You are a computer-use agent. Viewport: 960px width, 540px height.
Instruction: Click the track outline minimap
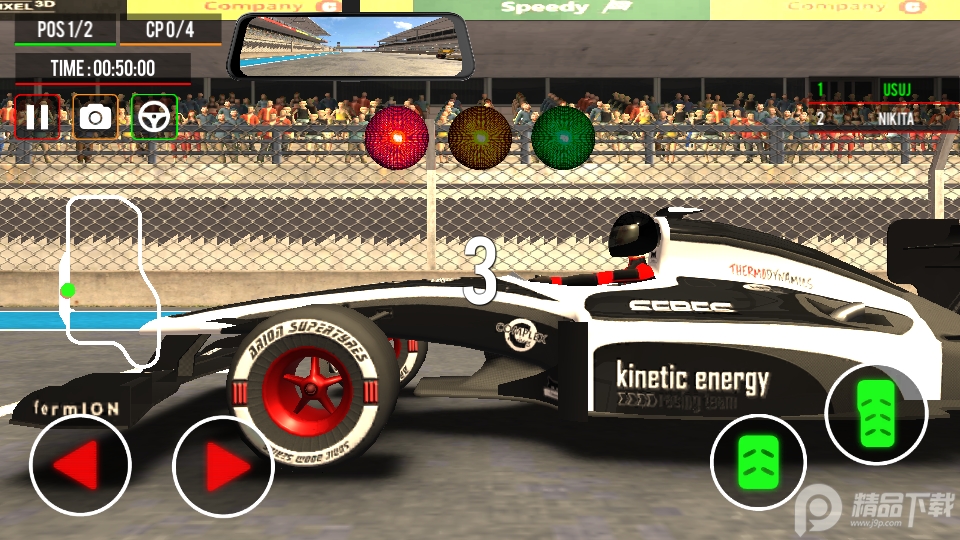pyautogui.click(x=110, y=280)
